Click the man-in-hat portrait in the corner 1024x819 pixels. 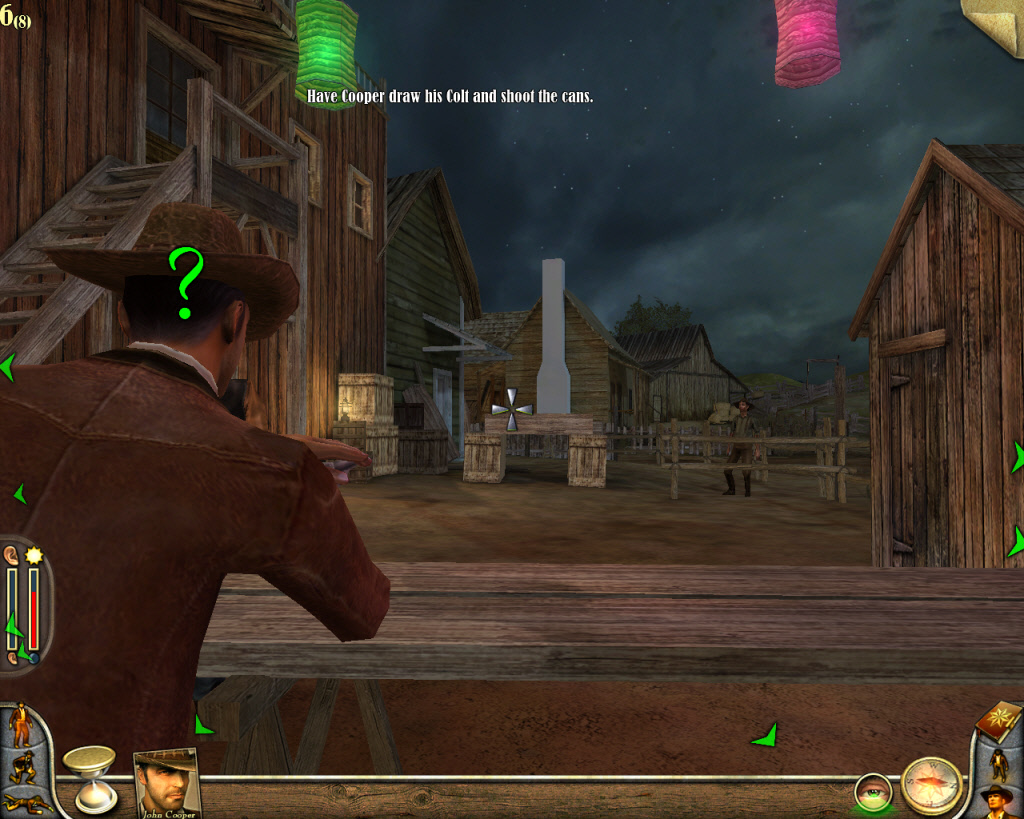tap(997, 801)
